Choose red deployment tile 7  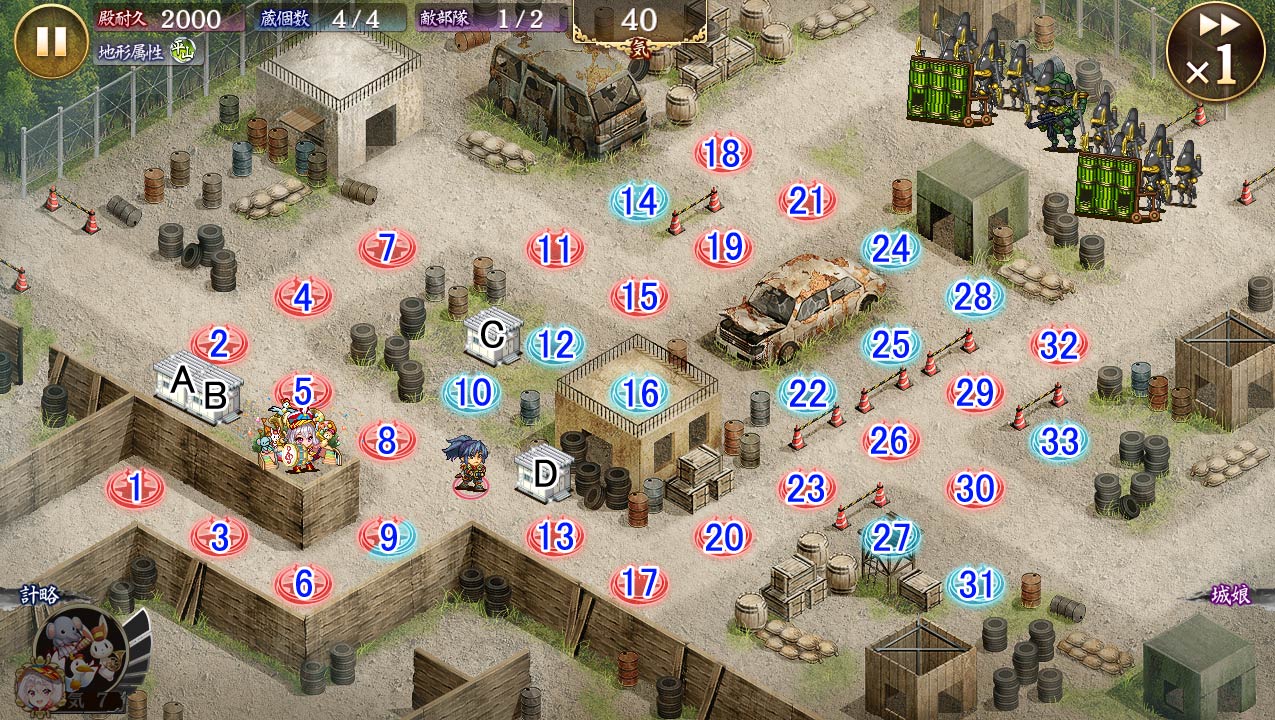point(387,247)
